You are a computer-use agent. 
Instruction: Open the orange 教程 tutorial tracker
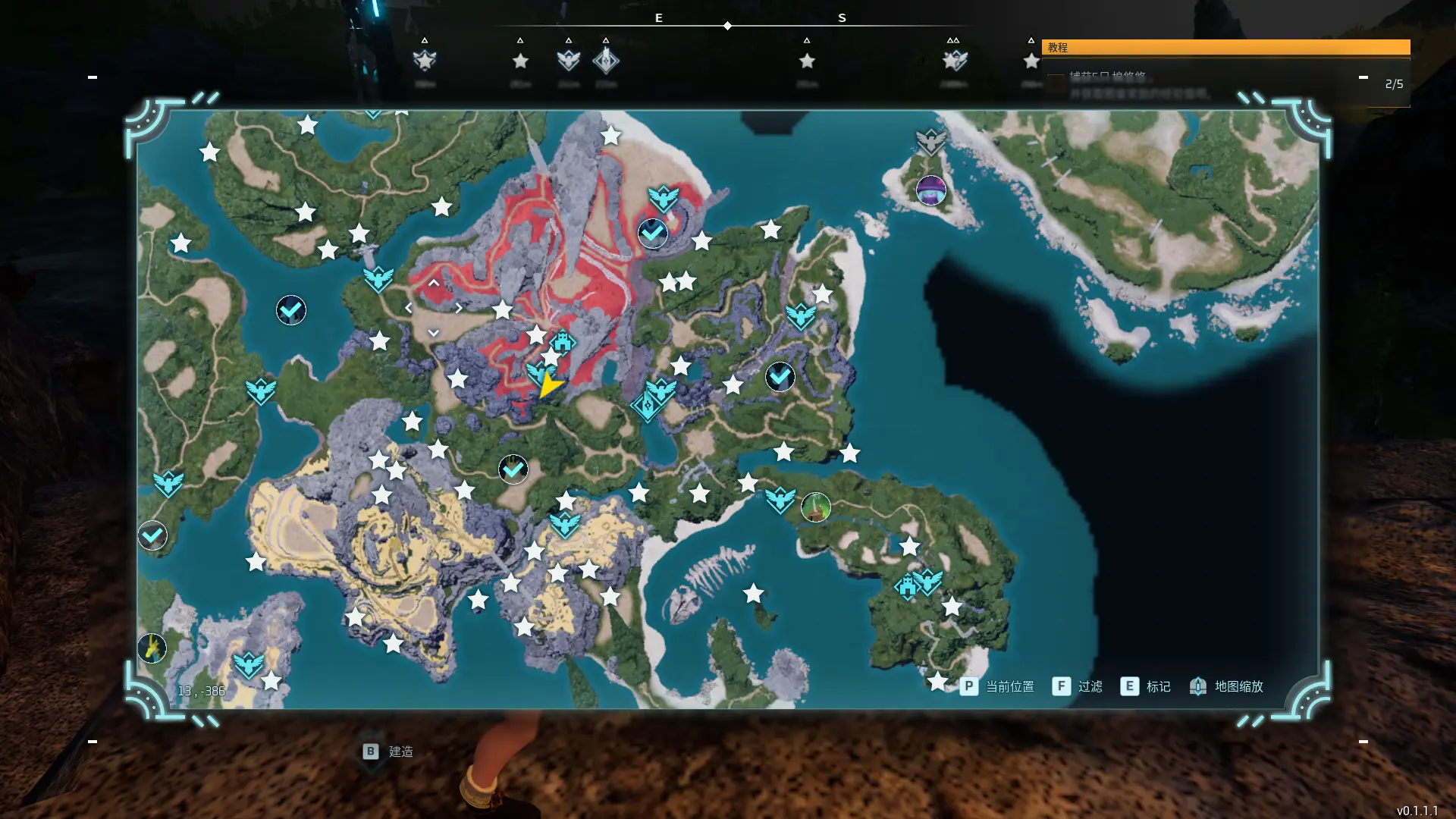(x=1225, y=47)
